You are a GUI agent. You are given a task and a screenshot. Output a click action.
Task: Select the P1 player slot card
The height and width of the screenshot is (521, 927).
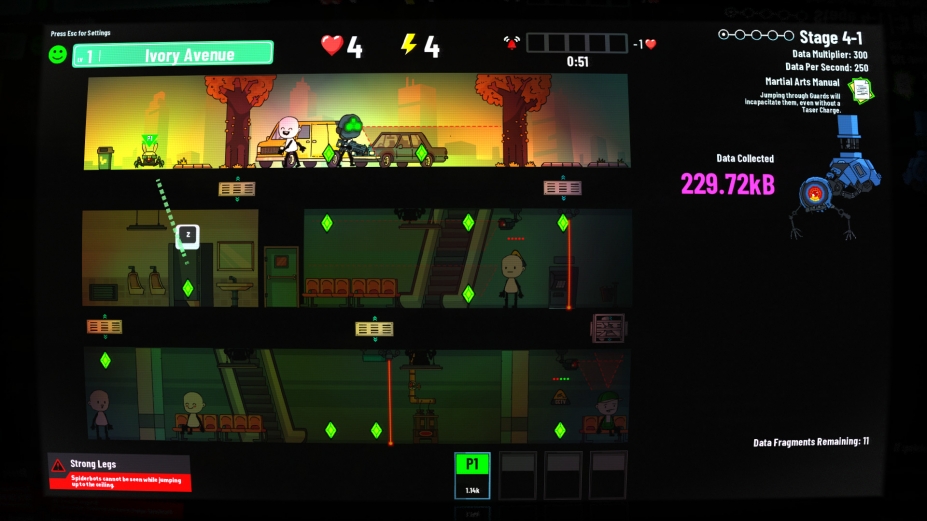click(x=472, y=475)
